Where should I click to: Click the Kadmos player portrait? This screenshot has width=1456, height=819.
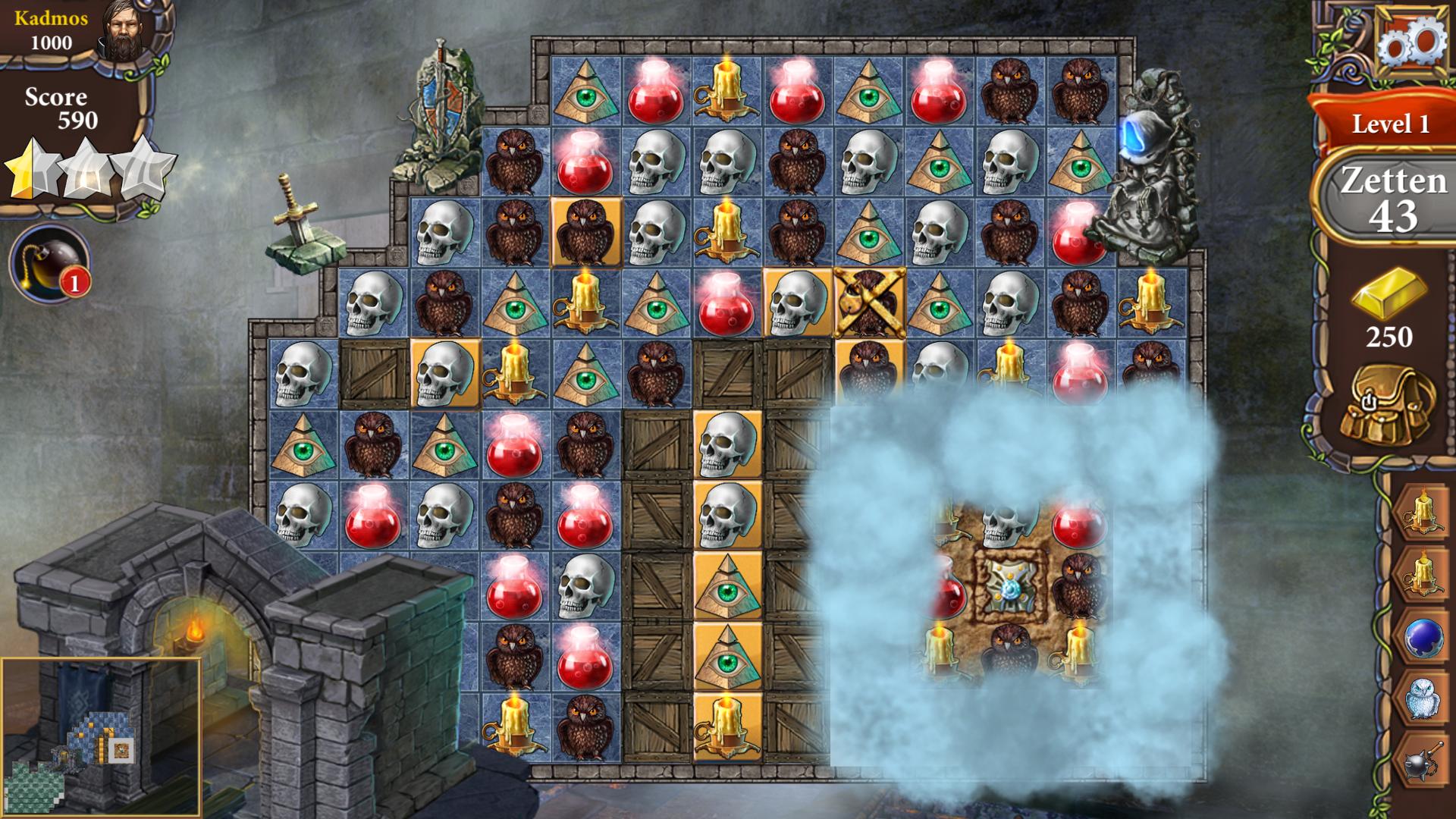126,30
